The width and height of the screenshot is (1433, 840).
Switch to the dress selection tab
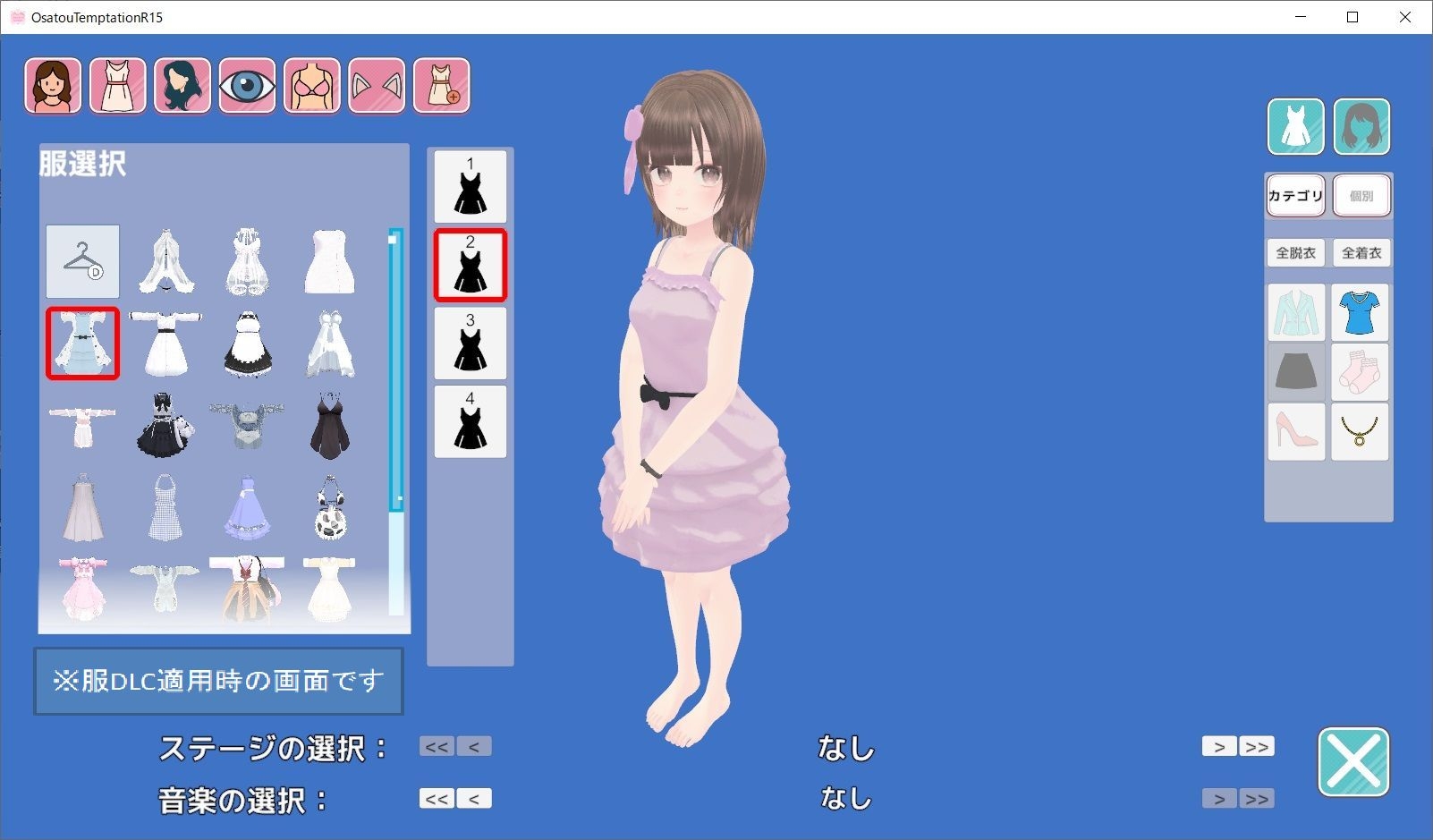pyautogui.click(x=117, y=86)
